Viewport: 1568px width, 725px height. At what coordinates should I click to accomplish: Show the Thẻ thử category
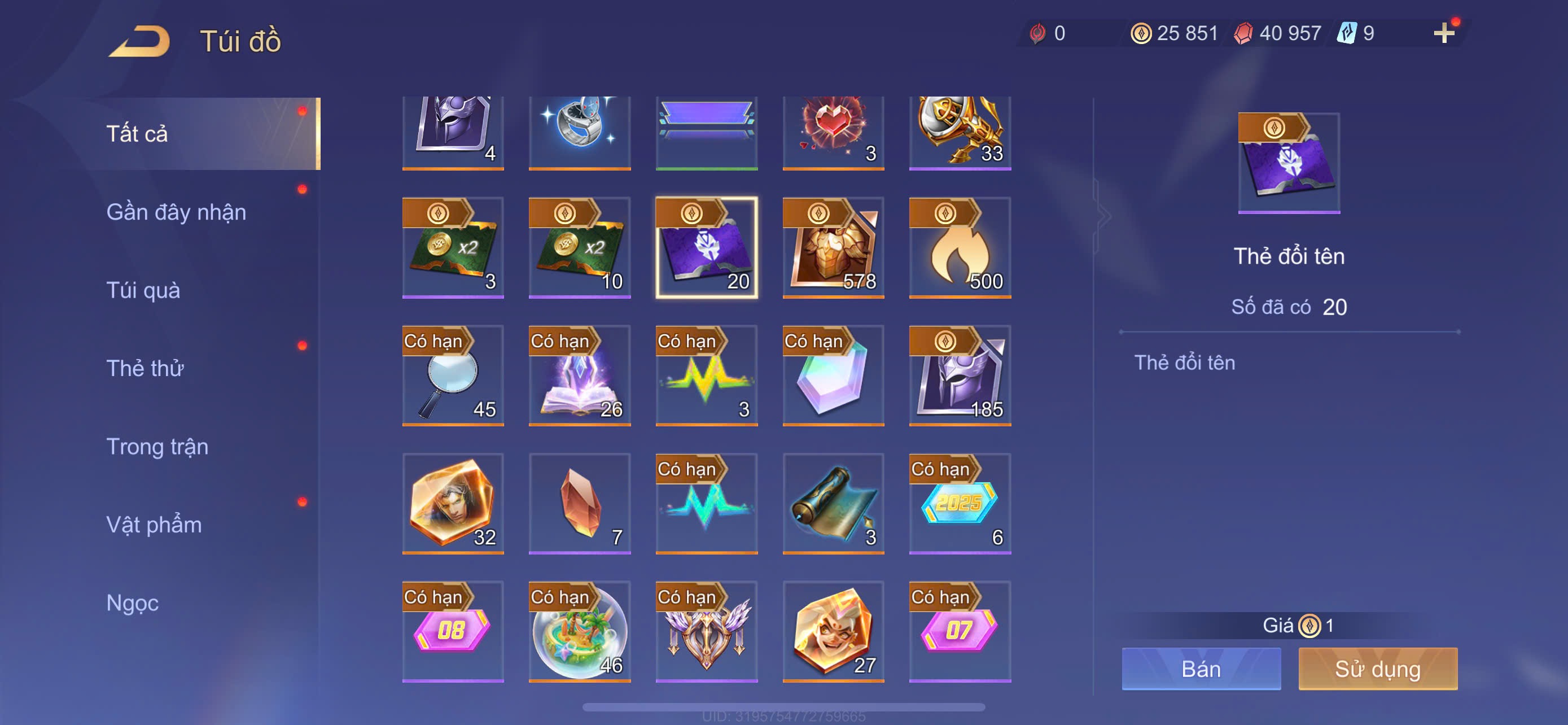pyautogui.click(x=145, y=368)
